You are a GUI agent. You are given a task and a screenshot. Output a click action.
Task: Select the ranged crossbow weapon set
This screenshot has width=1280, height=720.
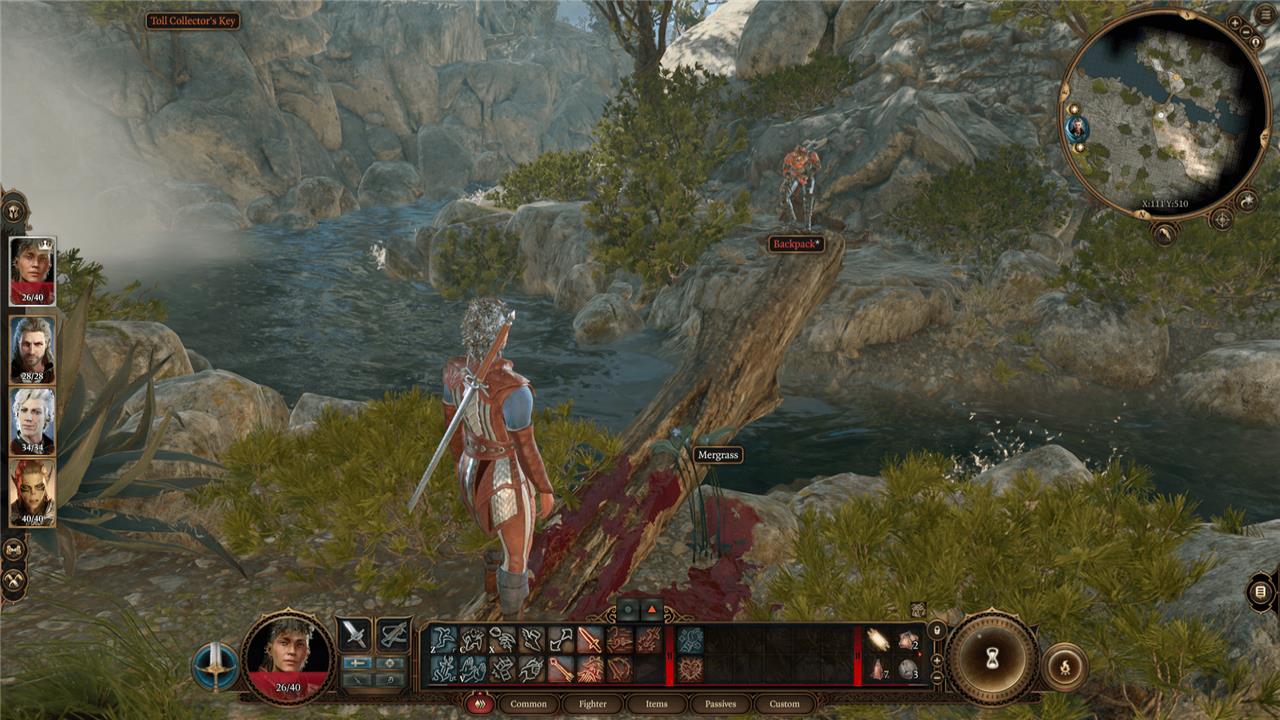tap(393, 634)
